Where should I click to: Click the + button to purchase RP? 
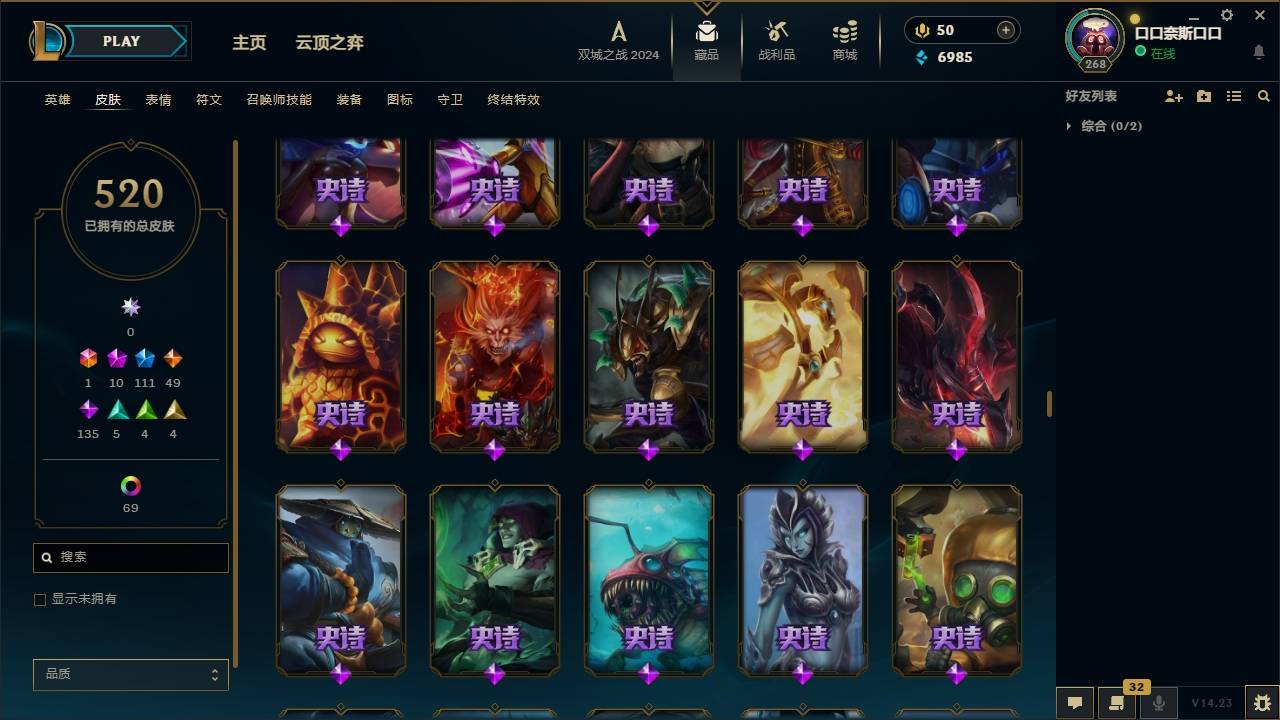(x=1004, y=30)
